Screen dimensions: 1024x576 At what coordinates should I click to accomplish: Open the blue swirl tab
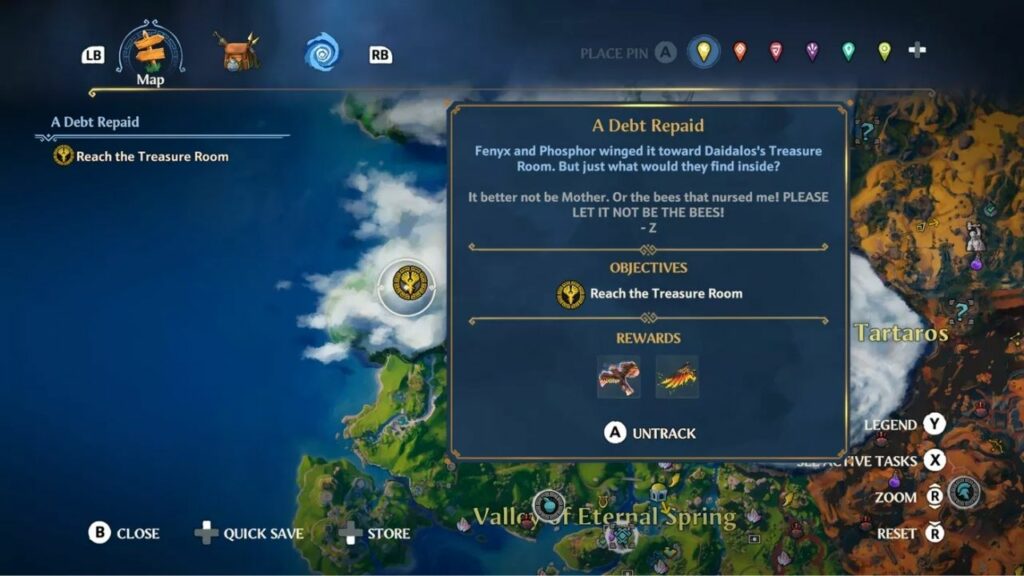coord(322,52)
